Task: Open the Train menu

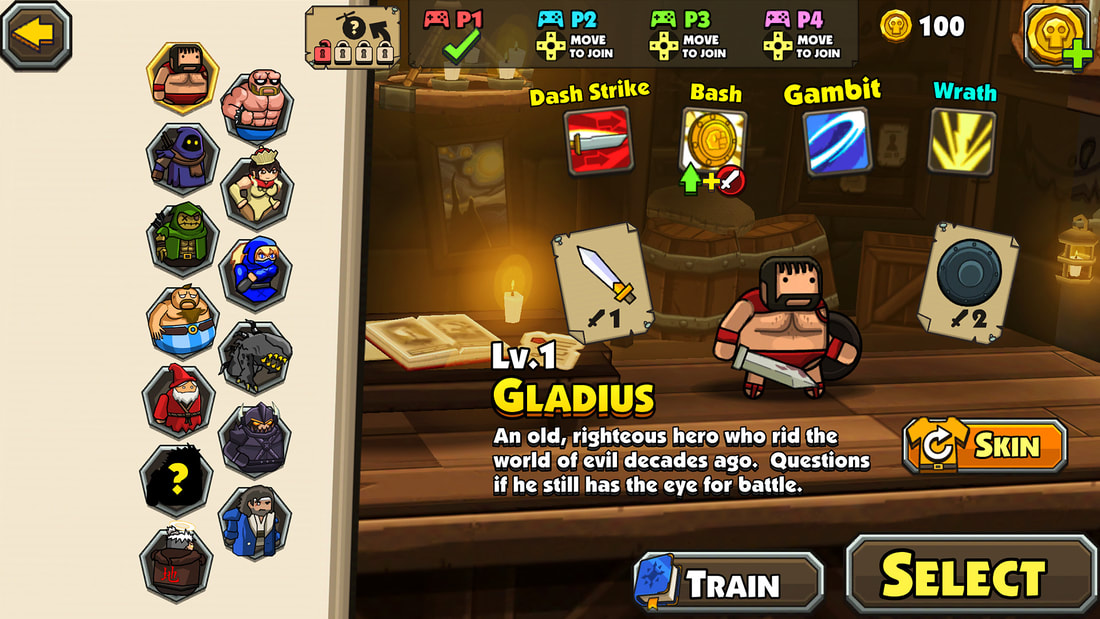Action: [x=729, y=582]
